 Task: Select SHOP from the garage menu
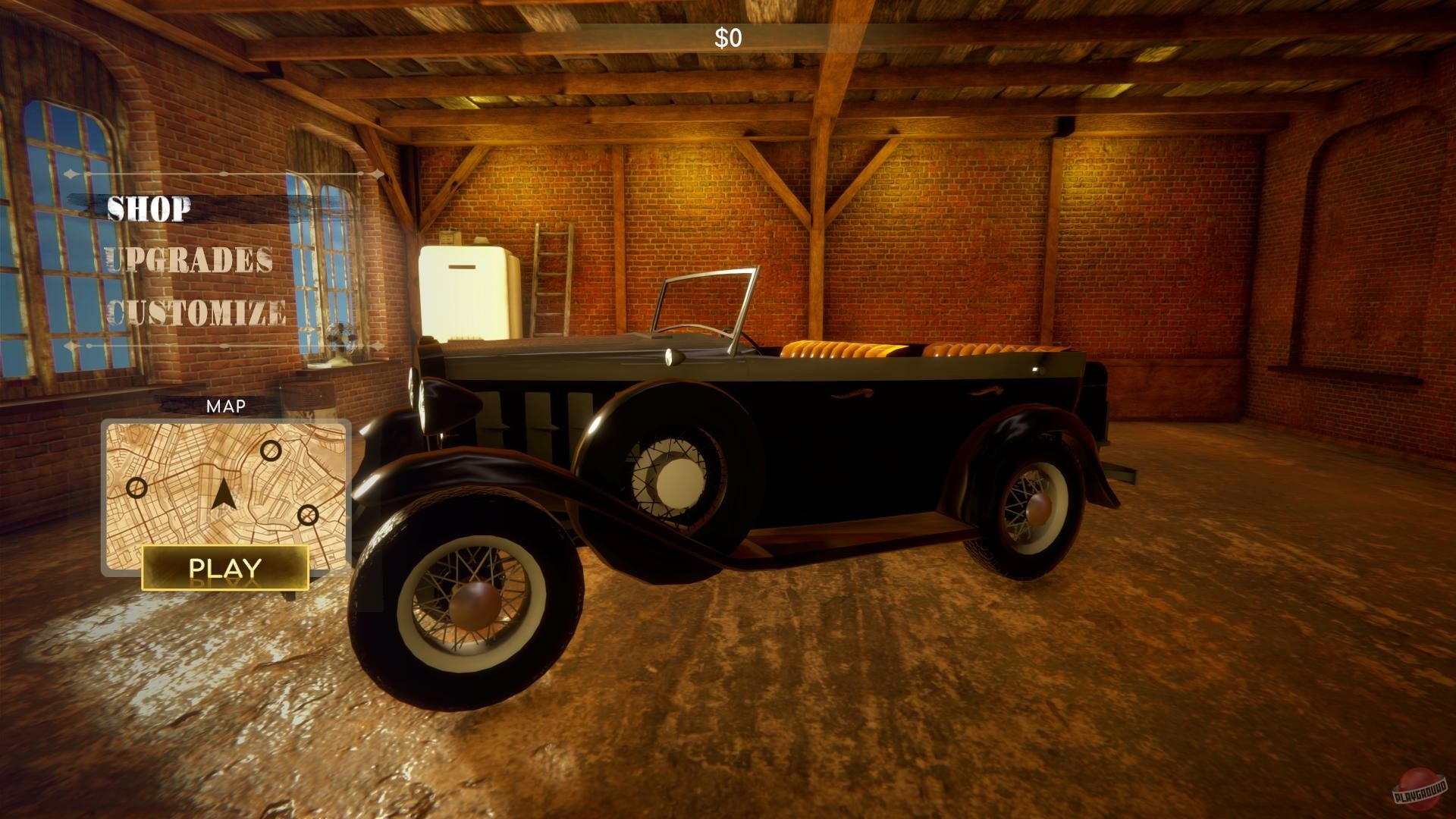[x=149, y=210]
